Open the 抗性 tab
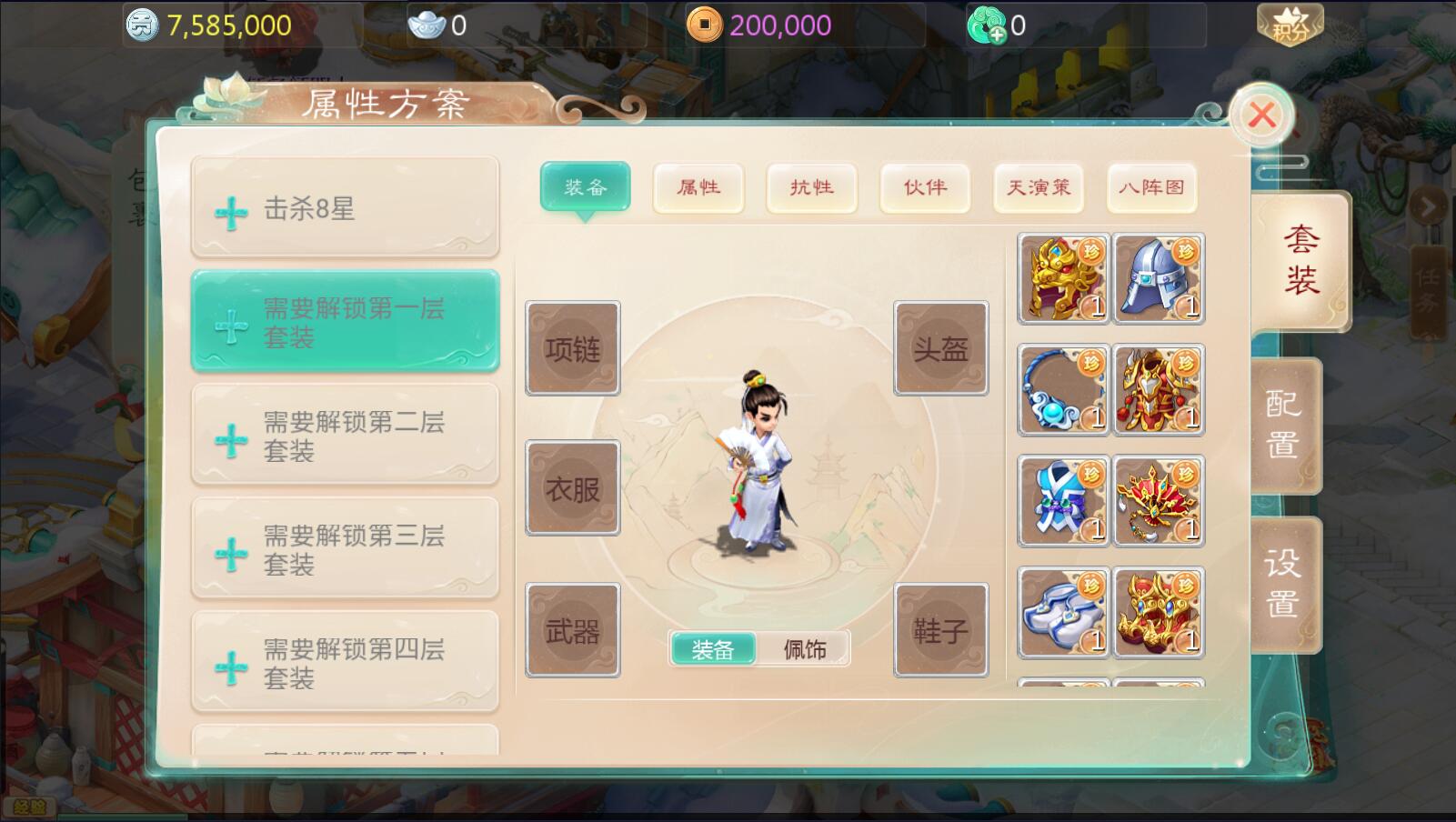The width and height of the screenshot is (1456, 822). click(811, 187)
